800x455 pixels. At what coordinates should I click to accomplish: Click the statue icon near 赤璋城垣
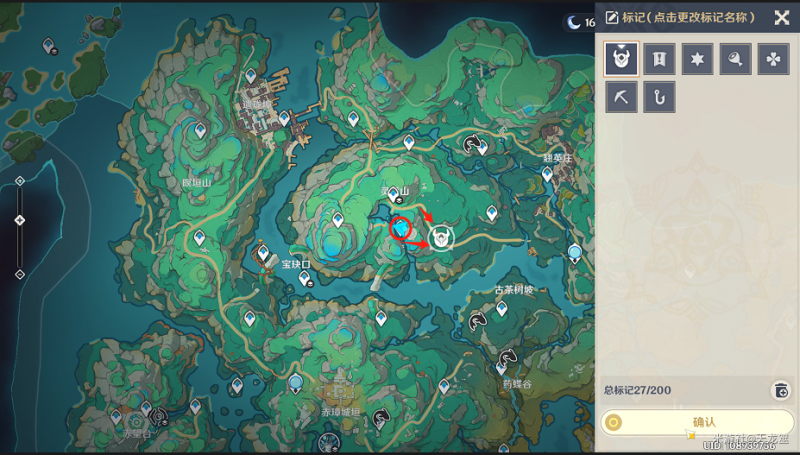(296, 382)
